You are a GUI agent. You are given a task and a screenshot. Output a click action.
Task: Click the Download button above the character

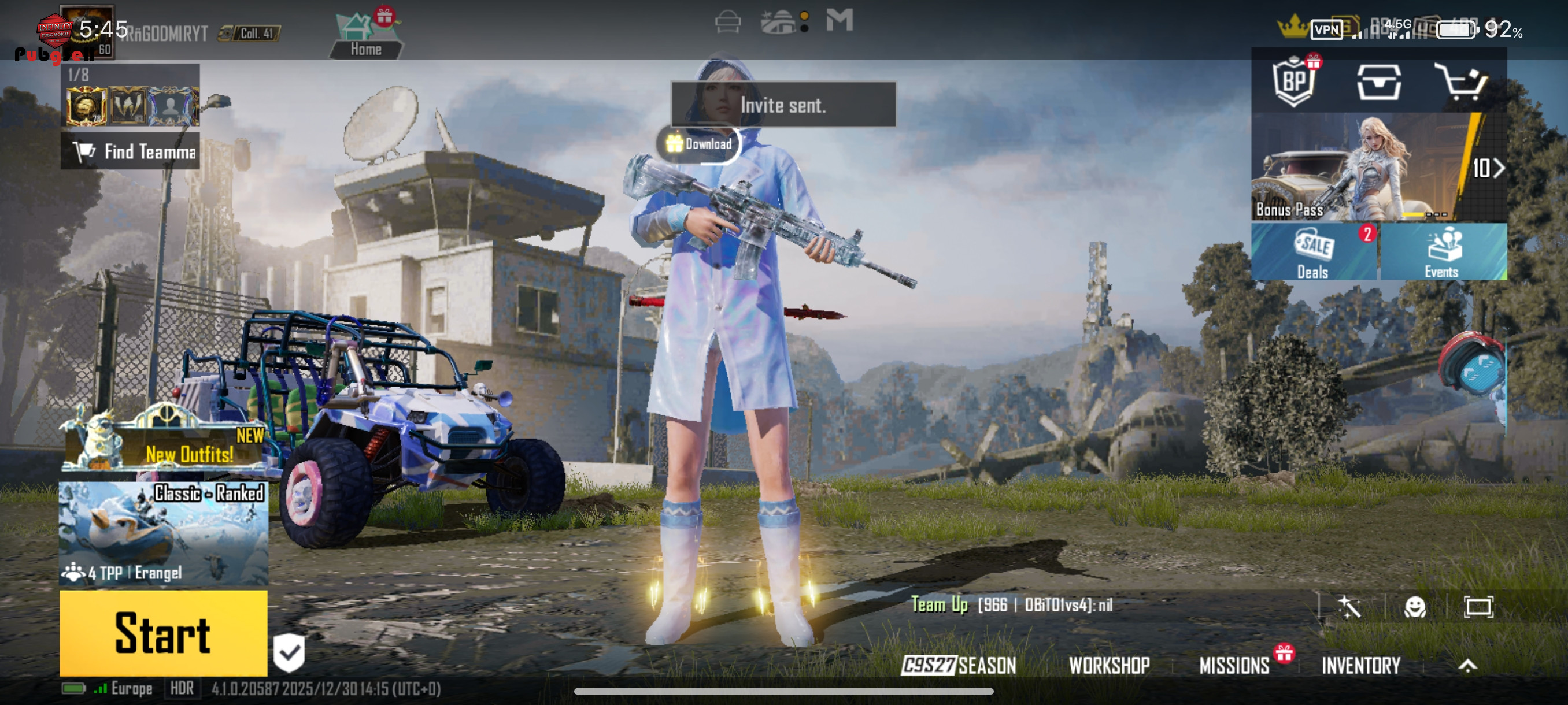coord(699,144)
